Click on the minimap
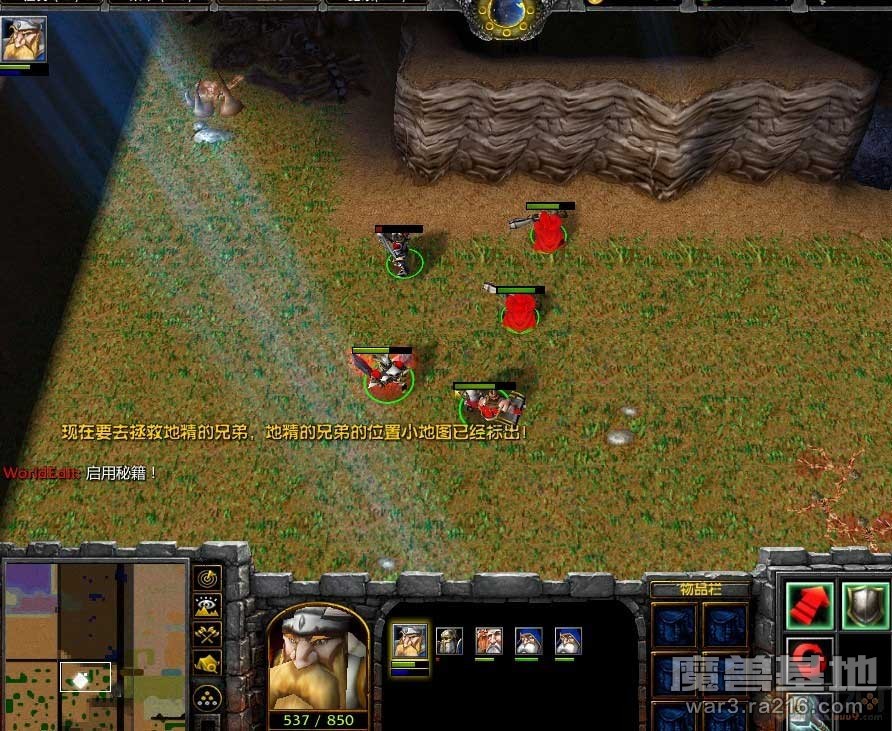 [x=95, y=645]
